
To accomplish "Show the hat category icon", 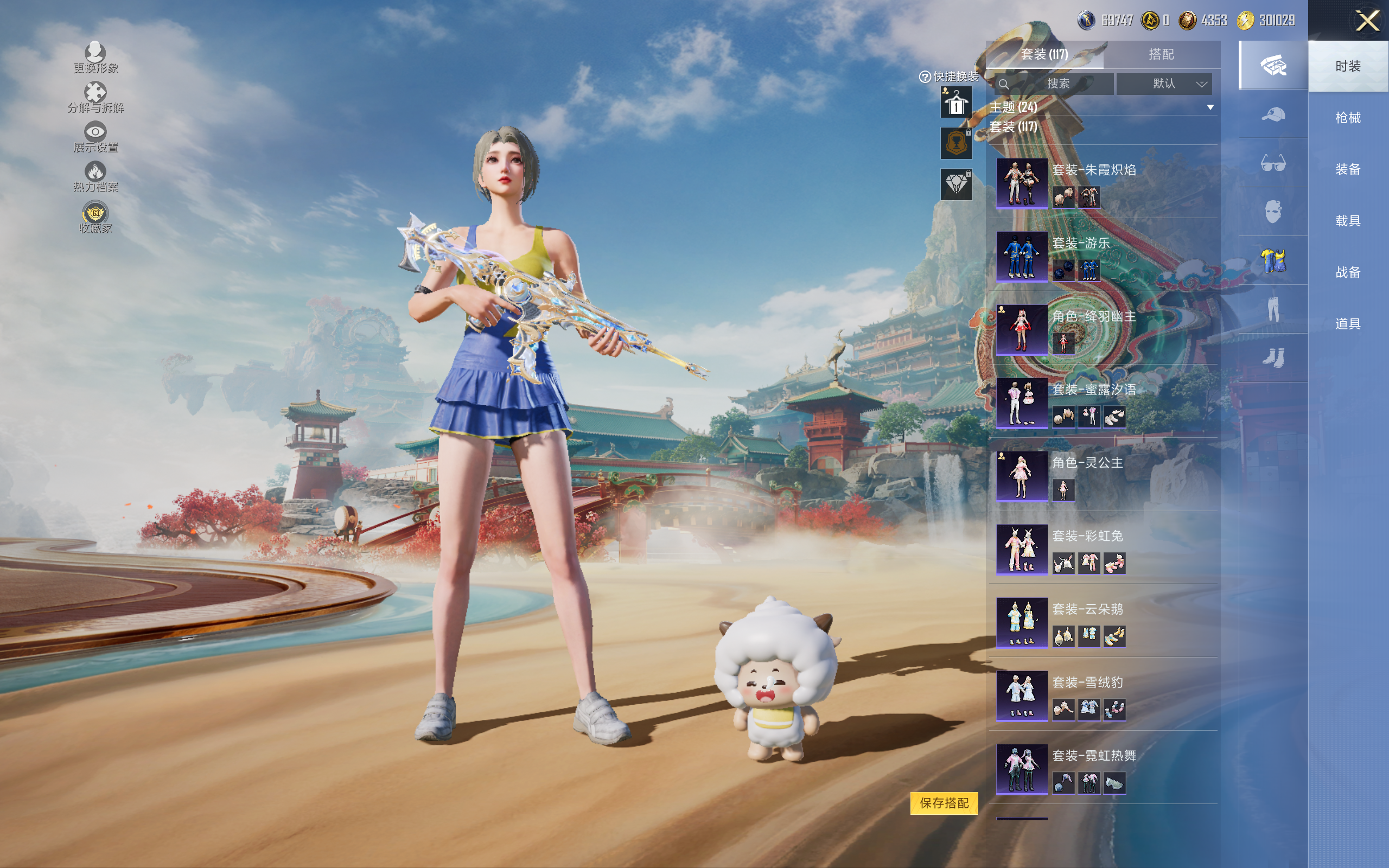I will coord(1272,114).
